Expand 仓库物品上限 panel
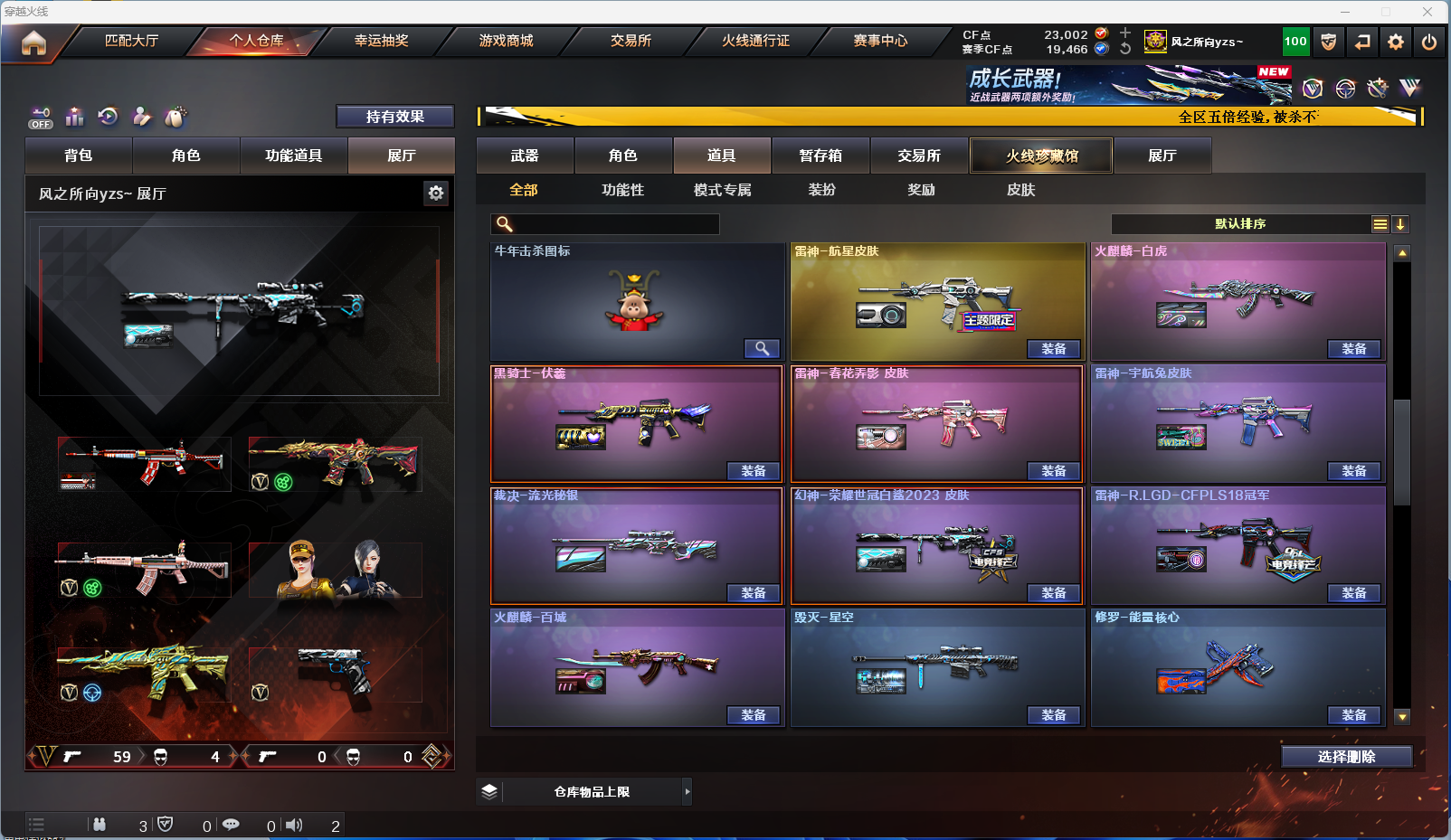This screenshot has width=1451, height=840. (x=687, y=792)
